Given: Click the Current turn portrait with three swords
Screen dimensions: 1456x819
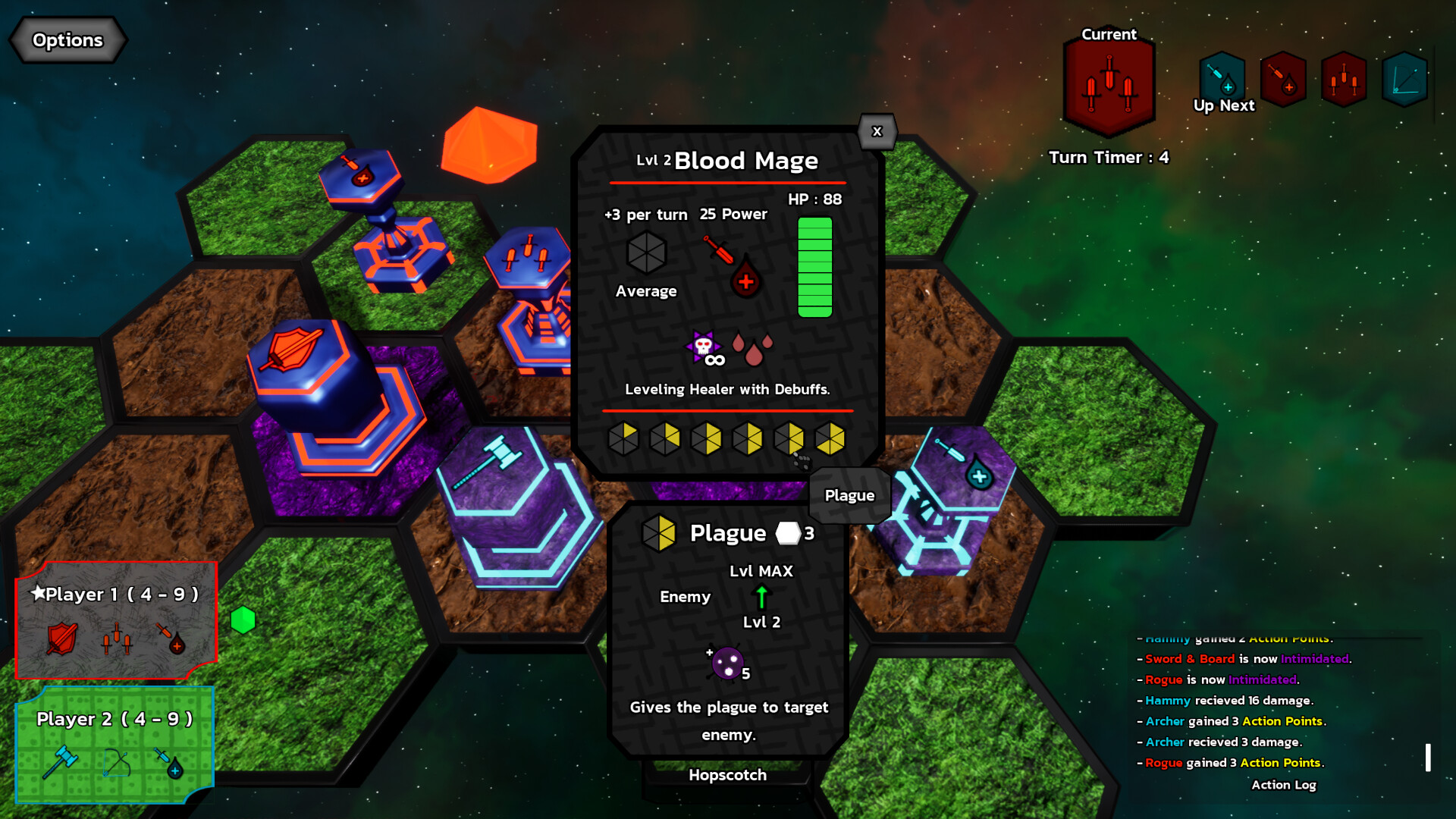Looking at the screenshot, I should 1109,83.
